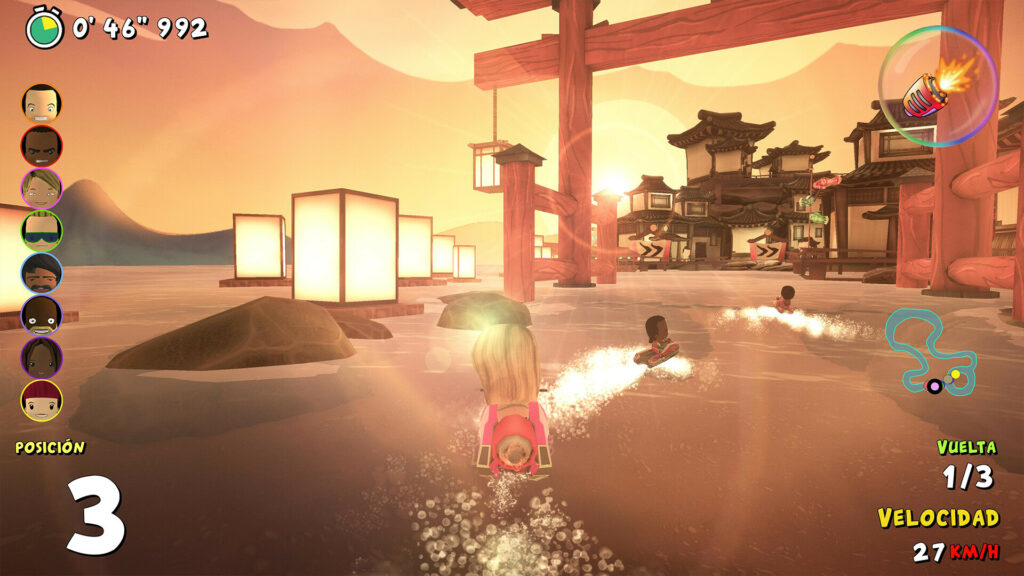
Task: Select the red-bordered racer portrait
Action: 41,146
